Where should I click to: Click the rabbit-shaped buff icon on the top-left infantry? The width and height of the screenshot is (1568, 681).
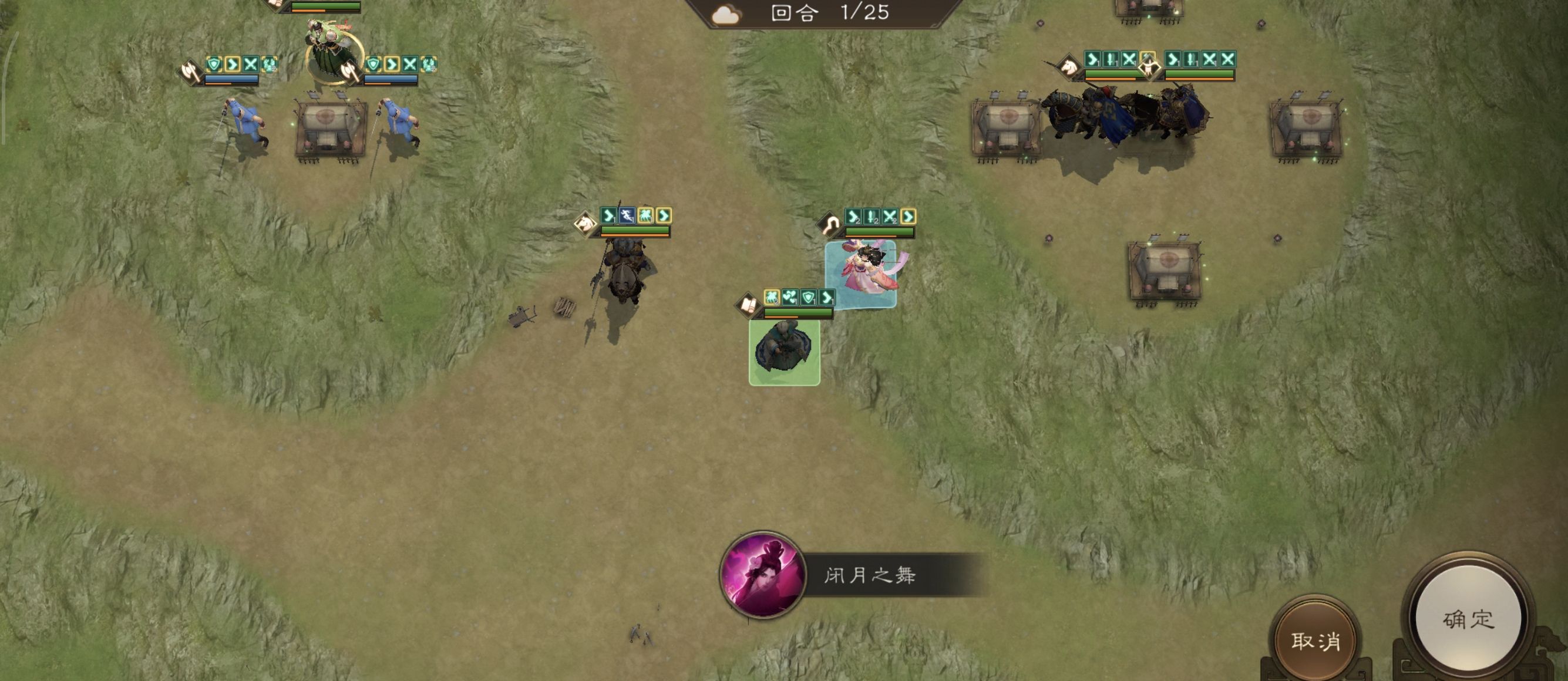pyautogui.click(x=270, y=65)
